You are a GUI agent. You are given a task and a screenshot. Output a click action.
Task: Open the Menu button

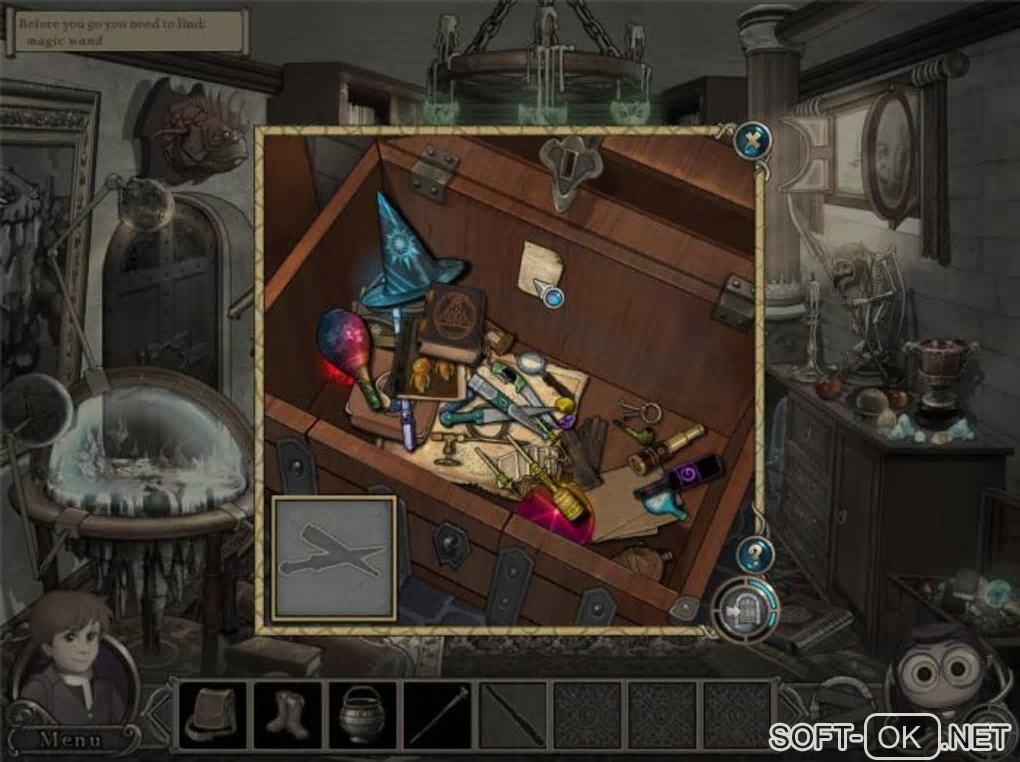click(70, 740)
